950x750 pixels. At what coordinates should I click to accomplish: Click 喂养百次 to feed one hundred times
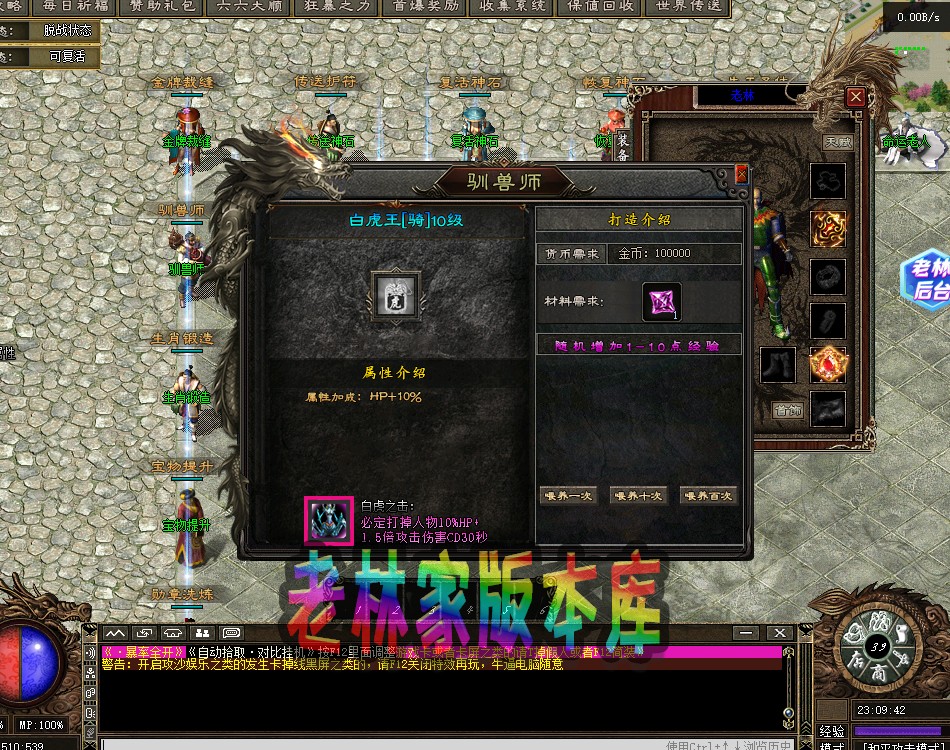click(707, 496)
